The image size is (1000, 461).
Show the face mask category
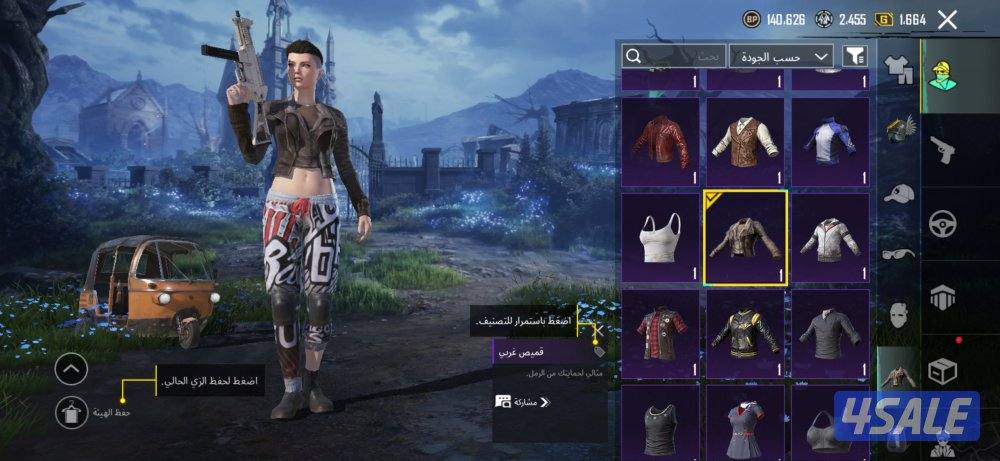(900, 314)
